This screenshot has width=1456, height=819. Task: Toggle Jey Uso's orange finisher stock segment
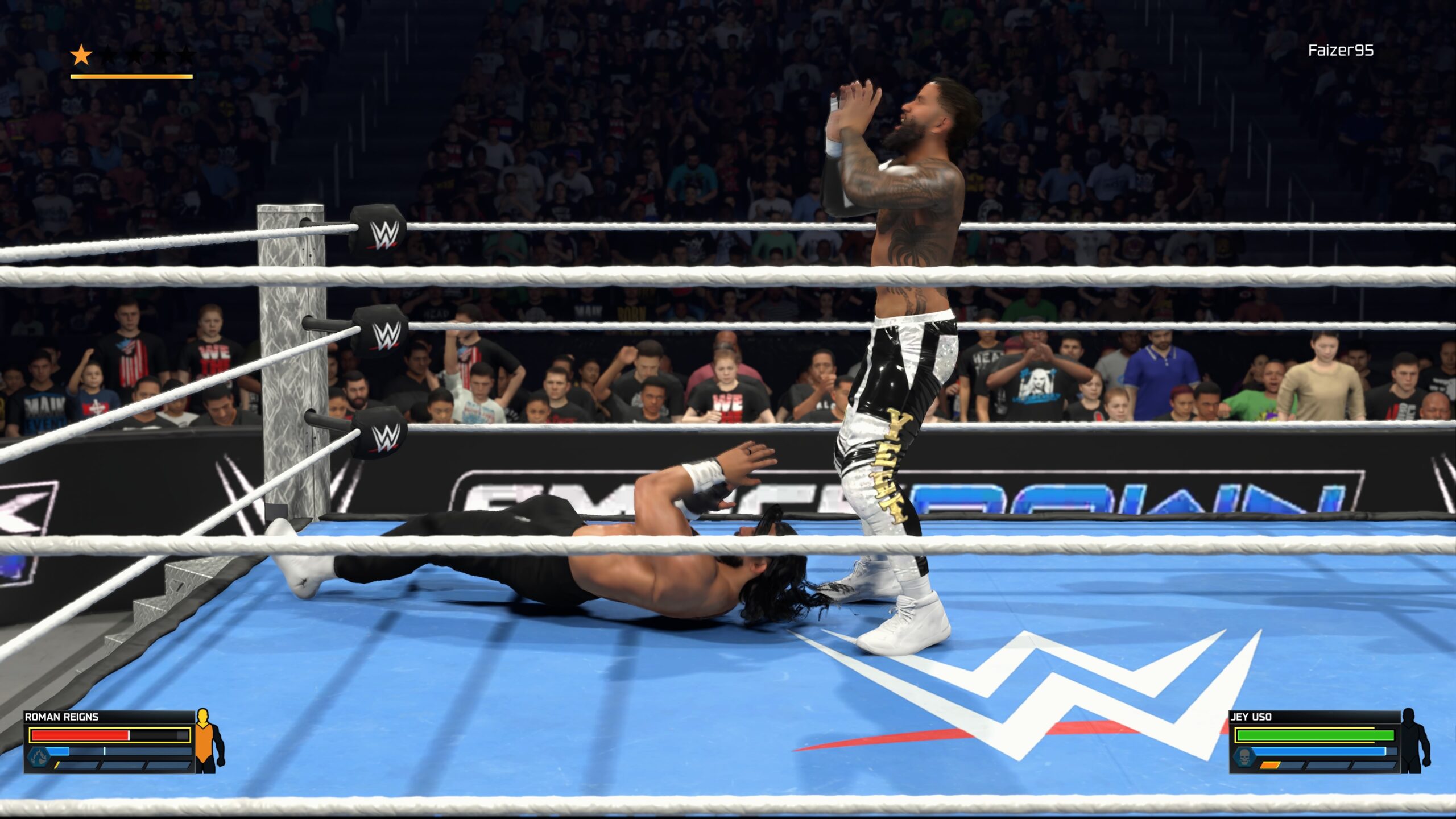(1269, 766)
